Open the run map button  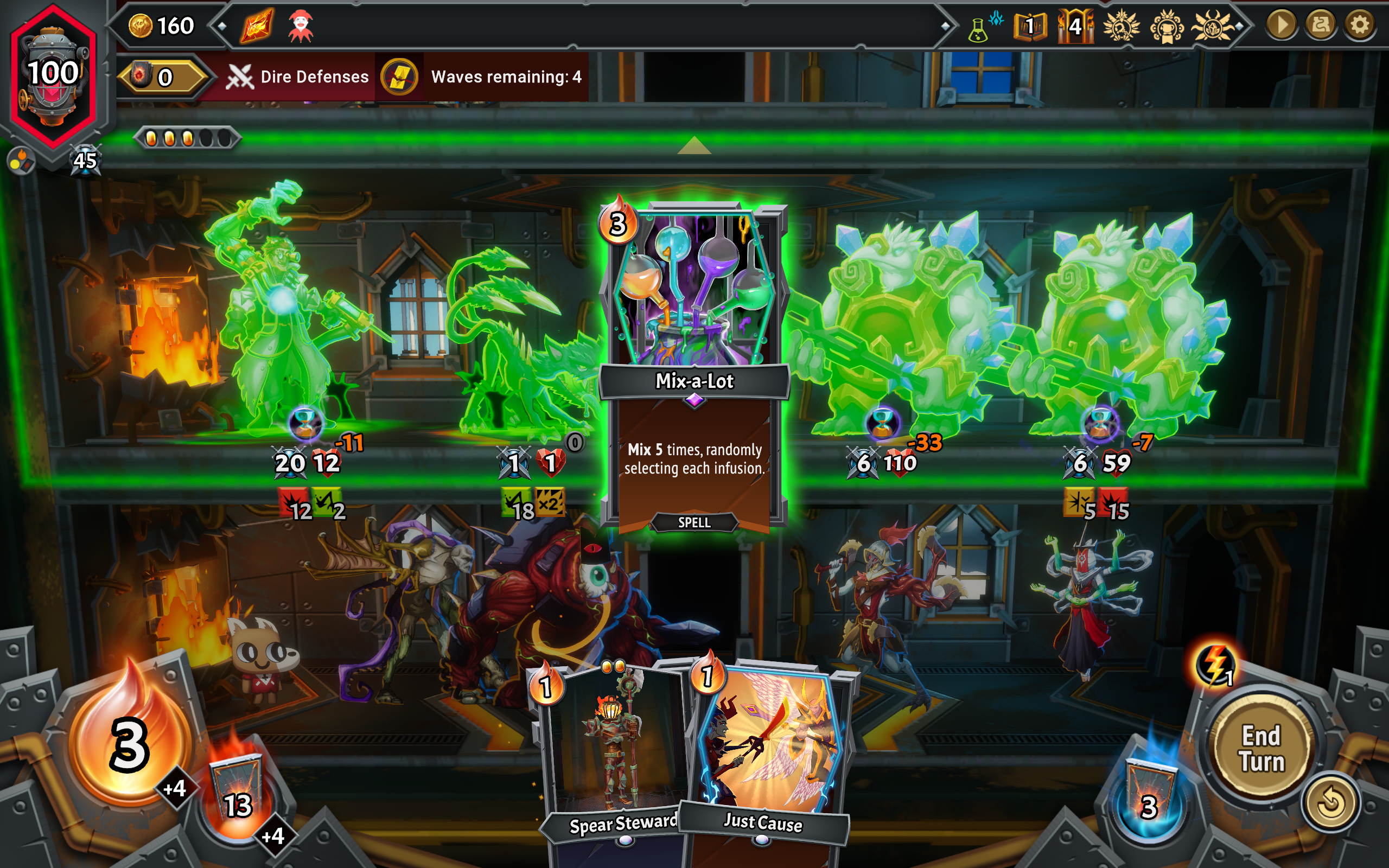(1320, 25)
